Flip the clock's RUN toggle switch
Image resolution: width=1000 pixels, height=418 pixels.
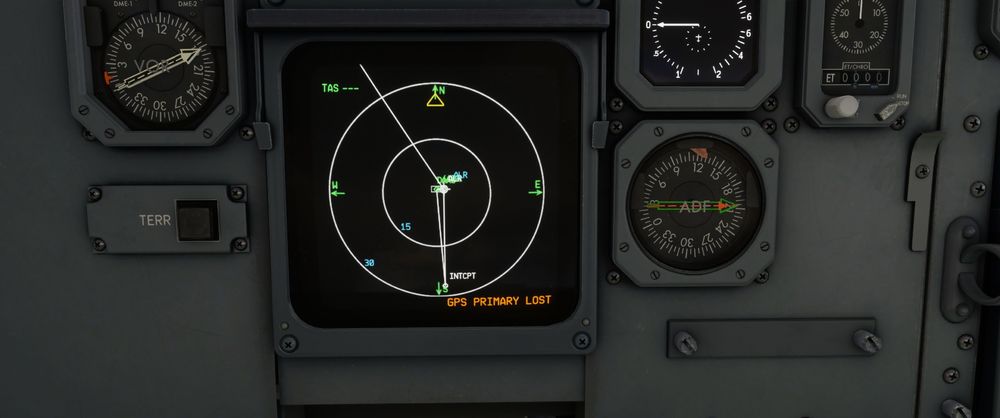[x=885, y=110]
